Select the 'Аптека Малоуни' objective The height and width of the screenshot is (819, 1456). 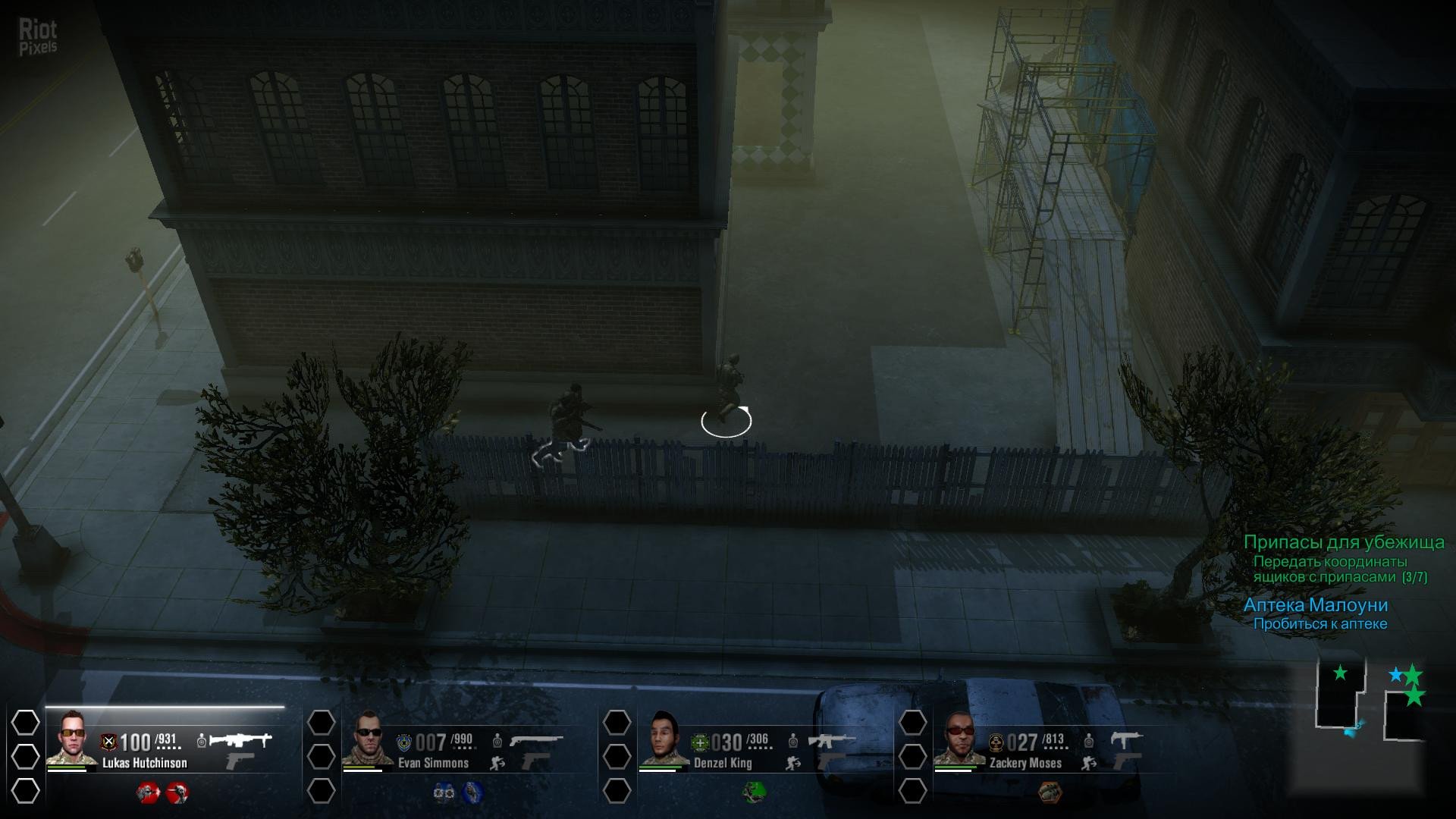coord(1315,605)
